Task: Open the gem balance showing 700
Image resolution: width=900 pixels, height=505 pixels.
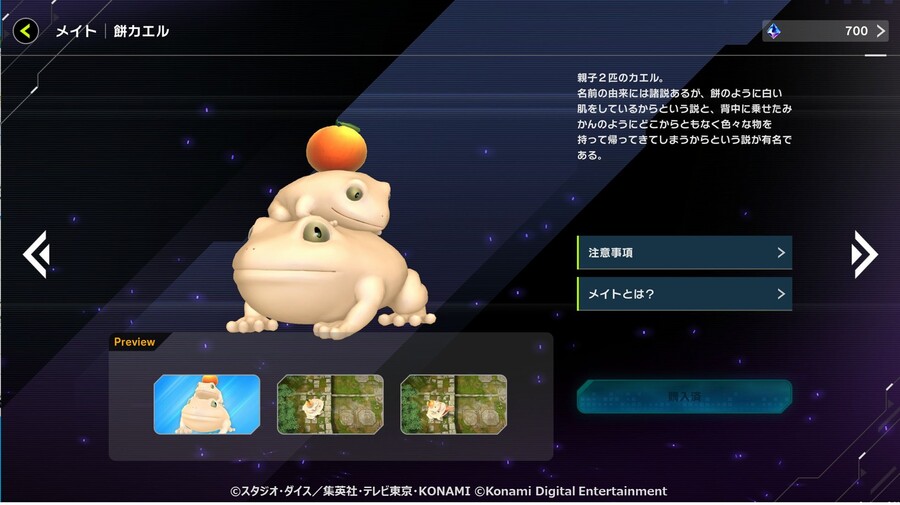Action: pyautogui.click(x=825, y=31)
